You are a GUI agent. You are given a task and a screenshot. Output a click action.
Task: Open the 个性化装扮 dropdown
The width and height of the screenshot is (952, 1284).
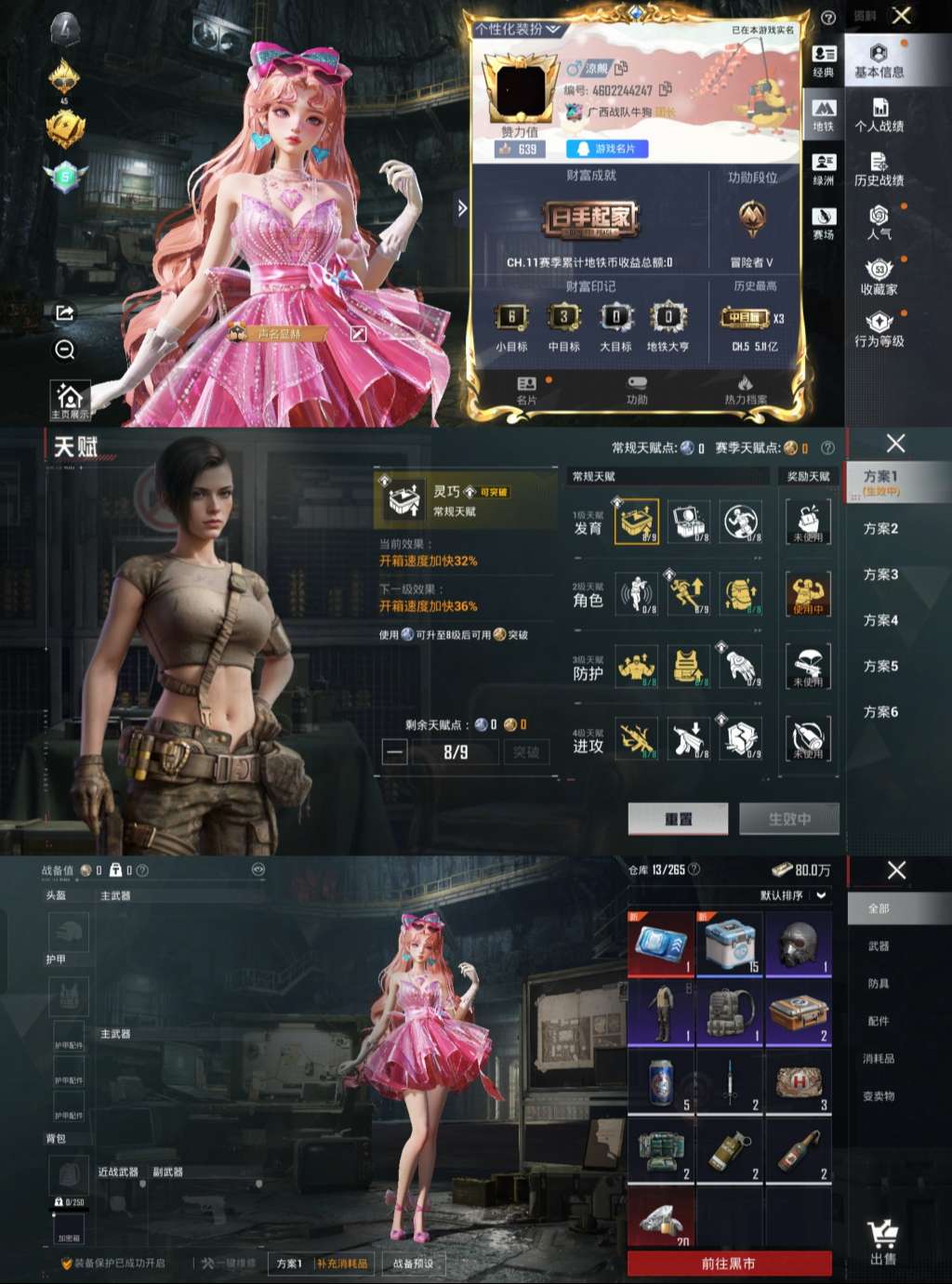[518, 30]
